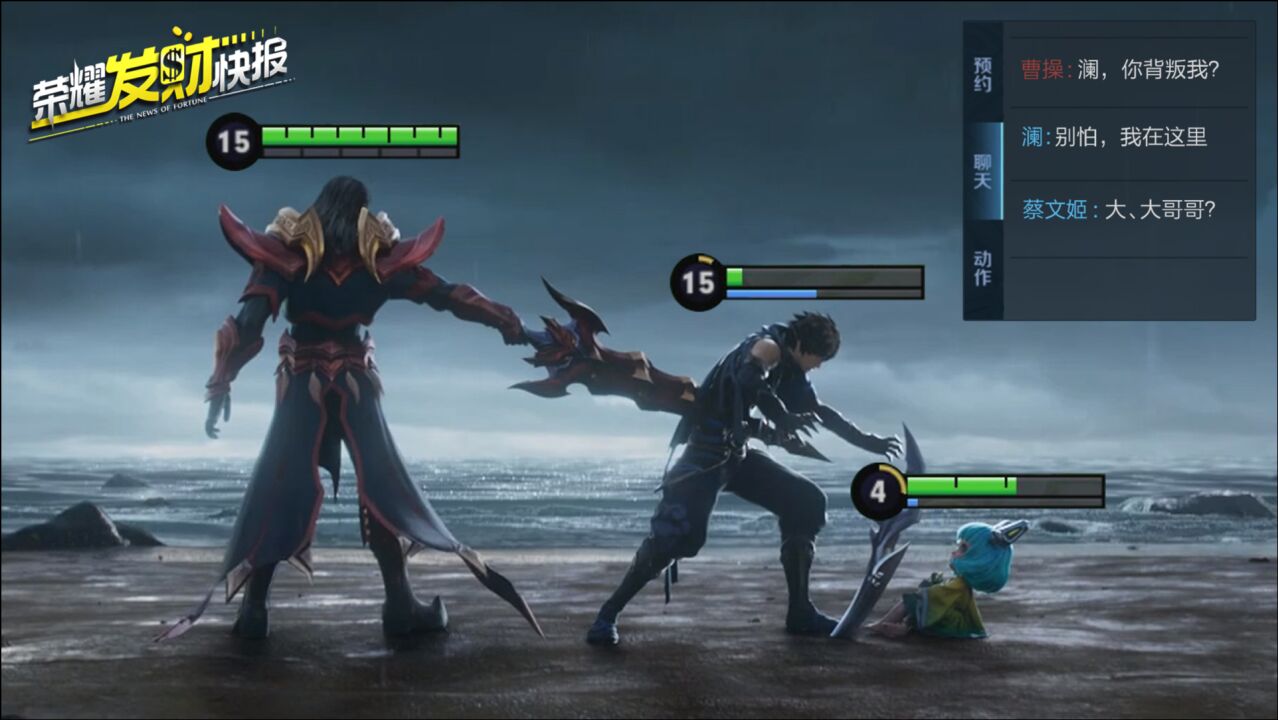Click the 蔡文姬 chat message row
Viewport: 1278px width, 720px height.
pos(1128,210)
